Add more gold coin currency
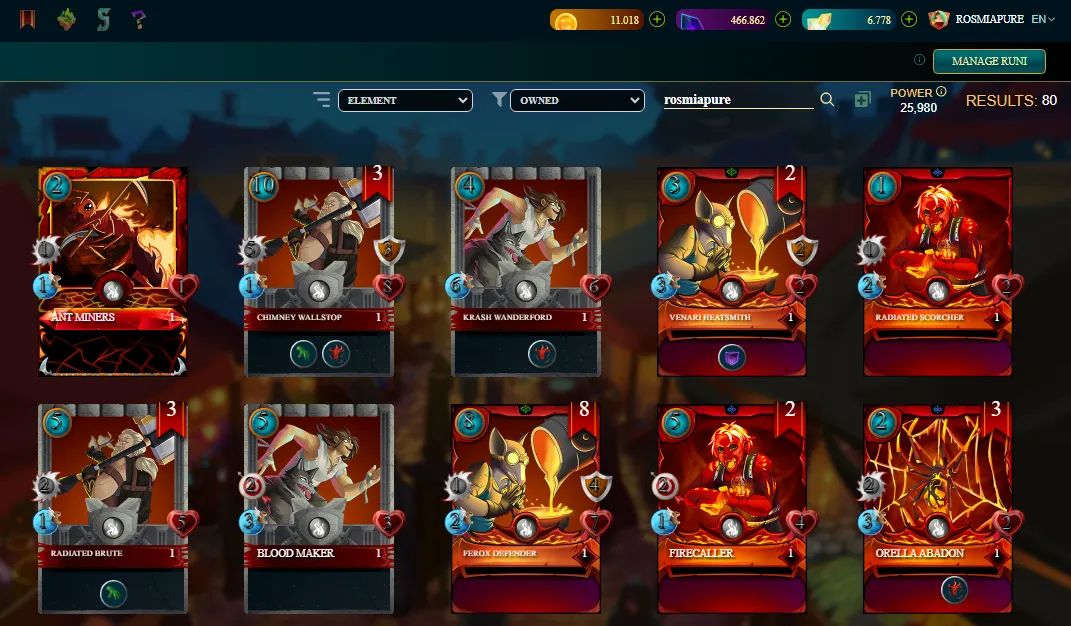1071x626 pixels. [x=657, y=19]
